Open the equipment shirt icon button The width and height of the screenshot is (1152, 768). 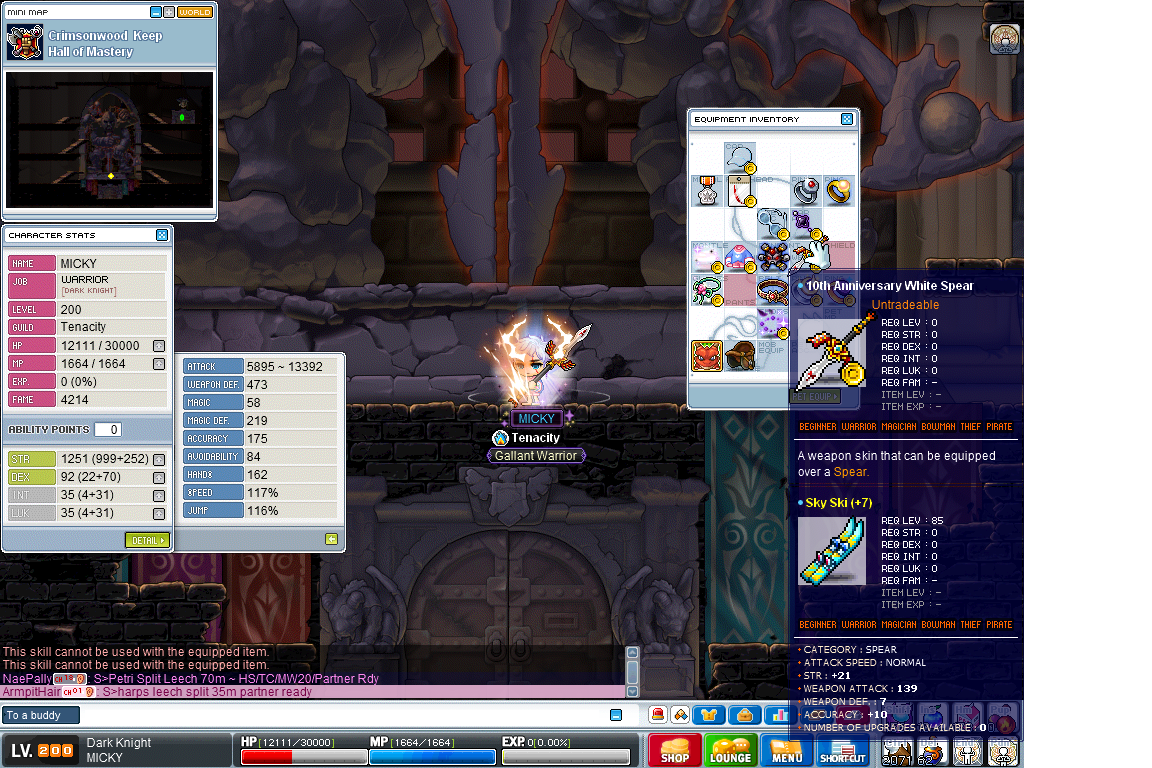point(709,715)
